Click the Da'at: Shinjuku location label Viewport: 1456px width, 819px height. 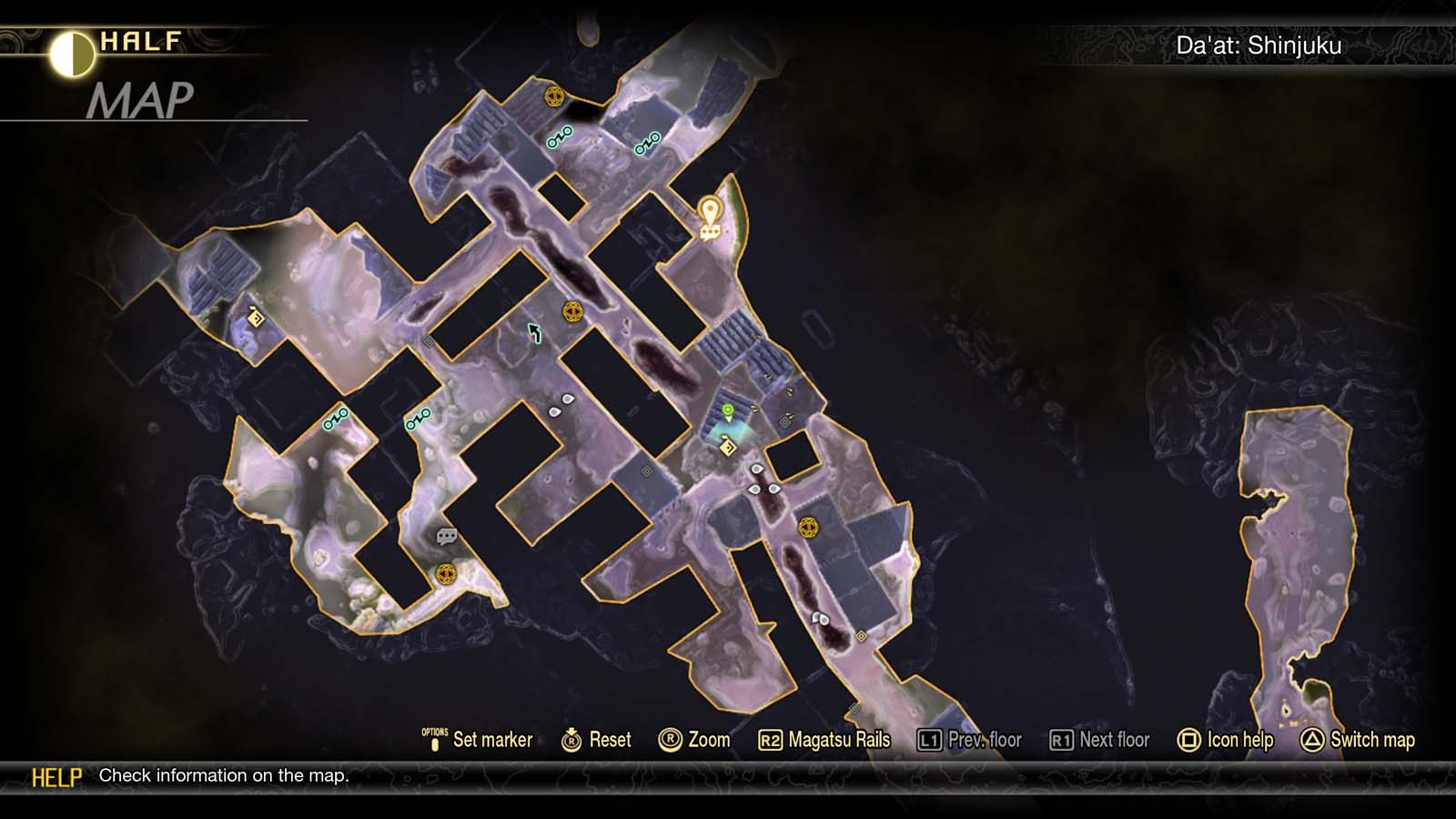tap(1259, 44)
